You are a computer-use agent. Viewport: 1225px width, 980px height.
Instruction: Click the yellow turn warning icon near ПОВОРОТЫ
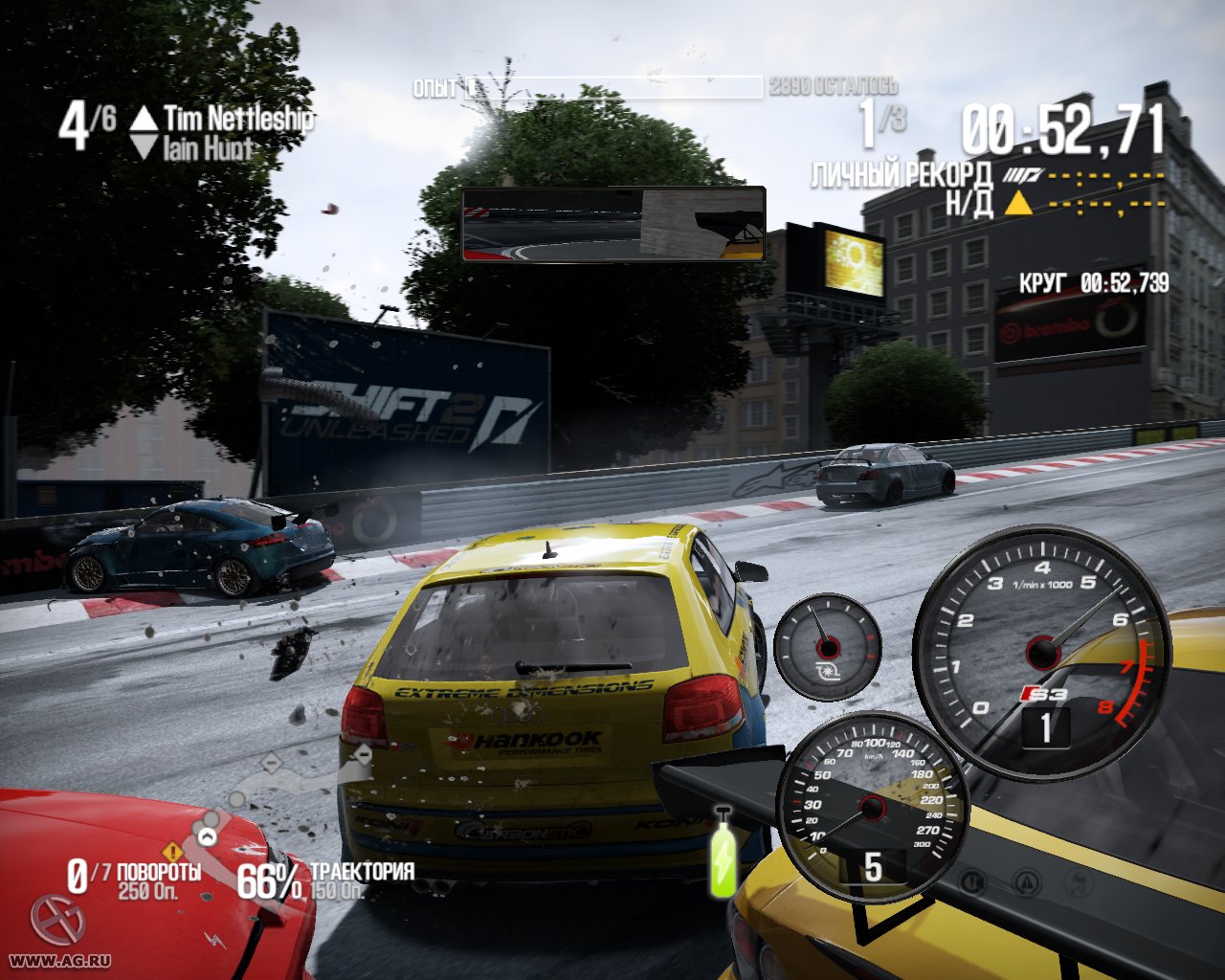pyautogui.click(x=172, y=852)
